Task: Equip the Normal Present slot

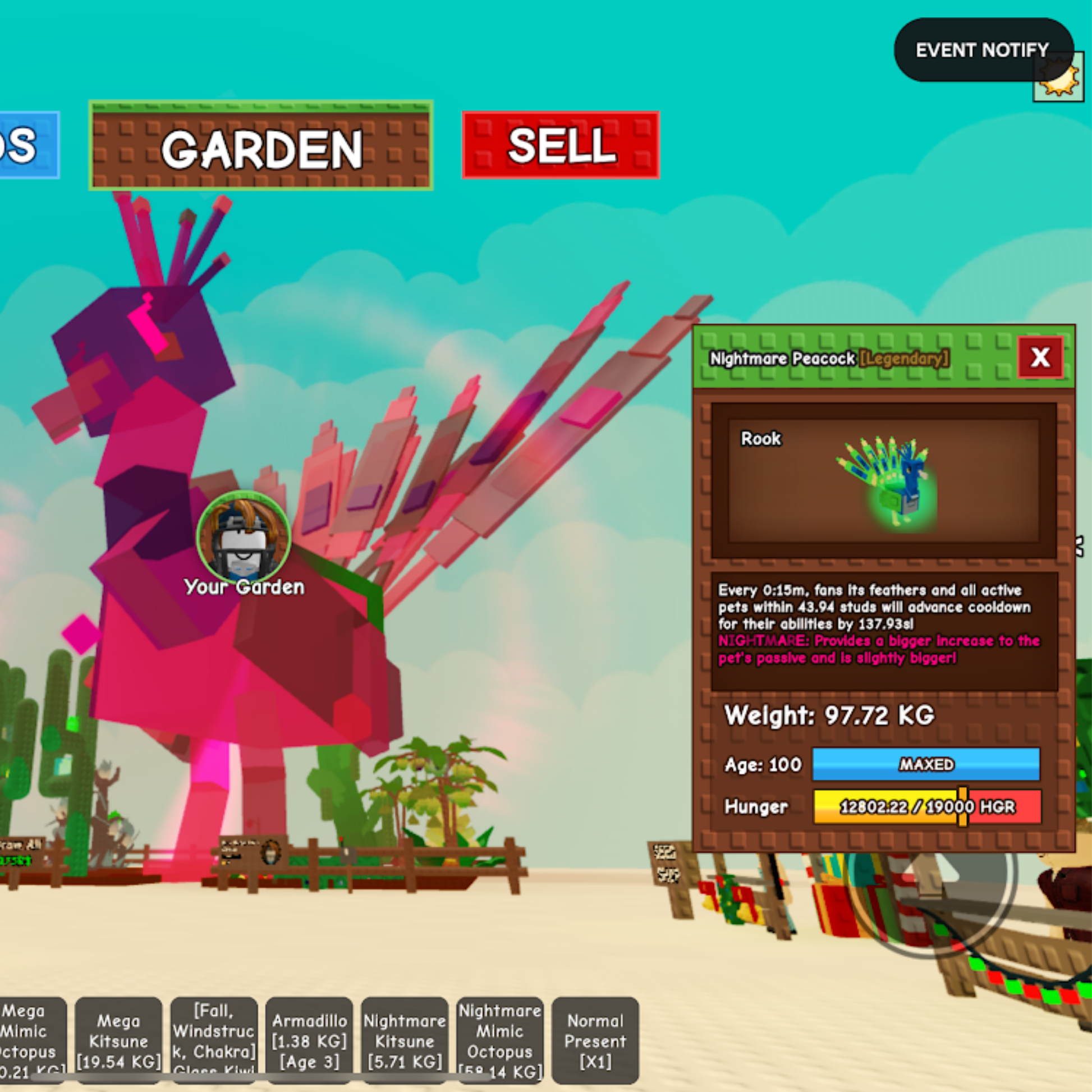Action: click(x=595, y=1040)
